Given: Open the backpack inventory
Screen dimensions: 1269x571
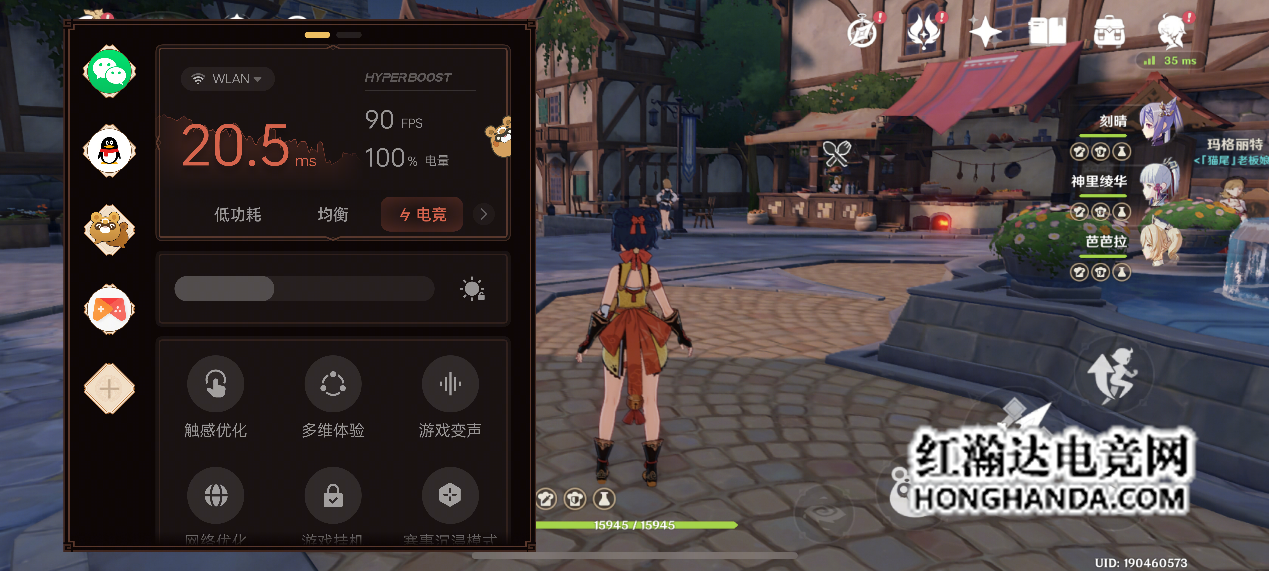Looking at the screenshot, I should [x=1109, y=32].
